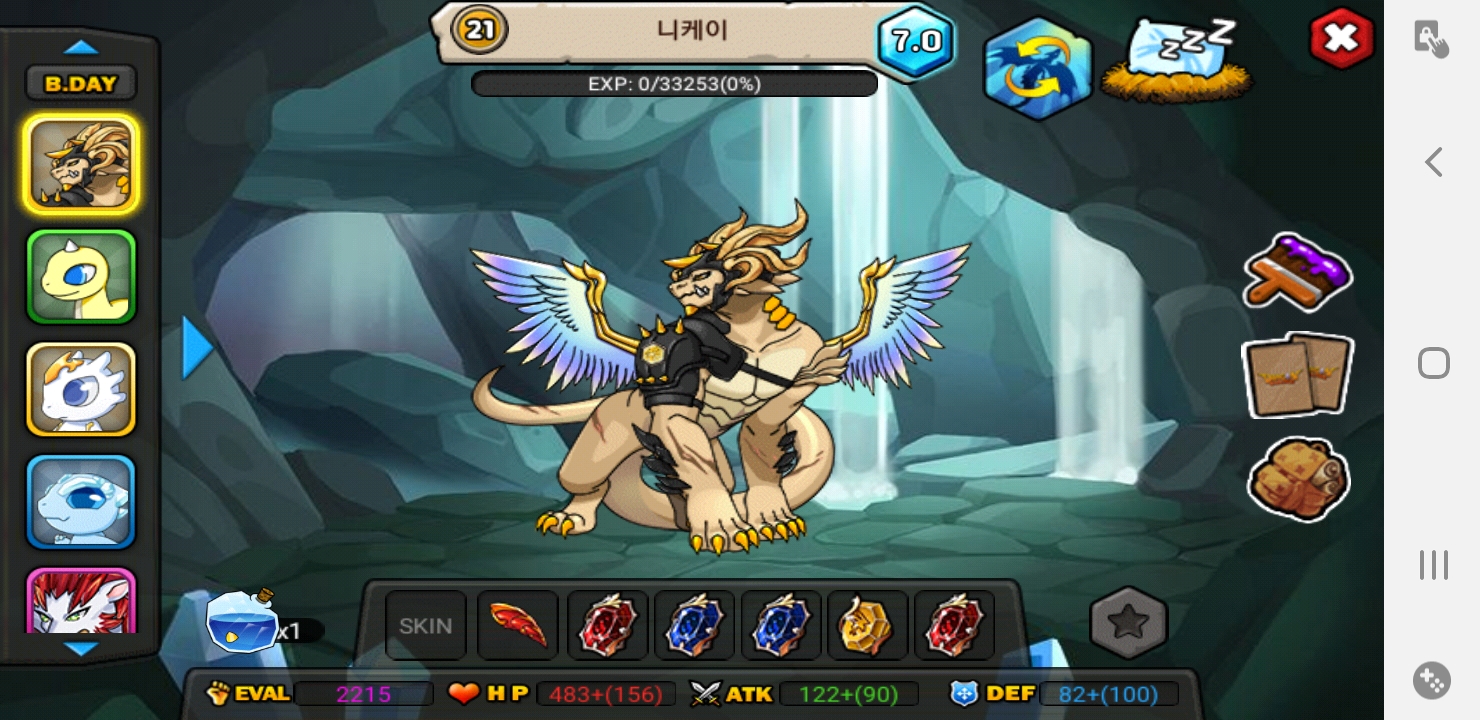Select the gold gem equipment slot
Viewport: 1480px width, 720px height.
click(867, 626)
